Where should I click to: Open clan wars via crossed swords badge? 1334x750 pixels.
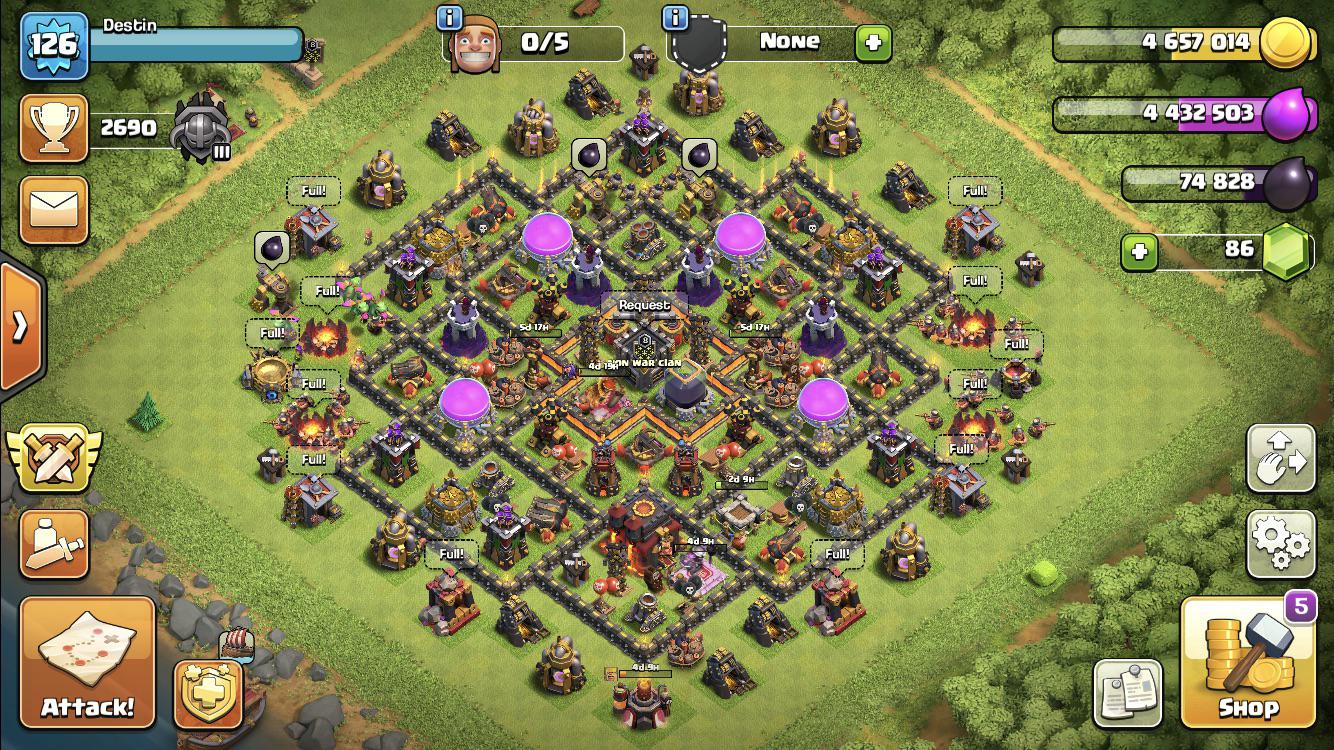tap(54, 460)
